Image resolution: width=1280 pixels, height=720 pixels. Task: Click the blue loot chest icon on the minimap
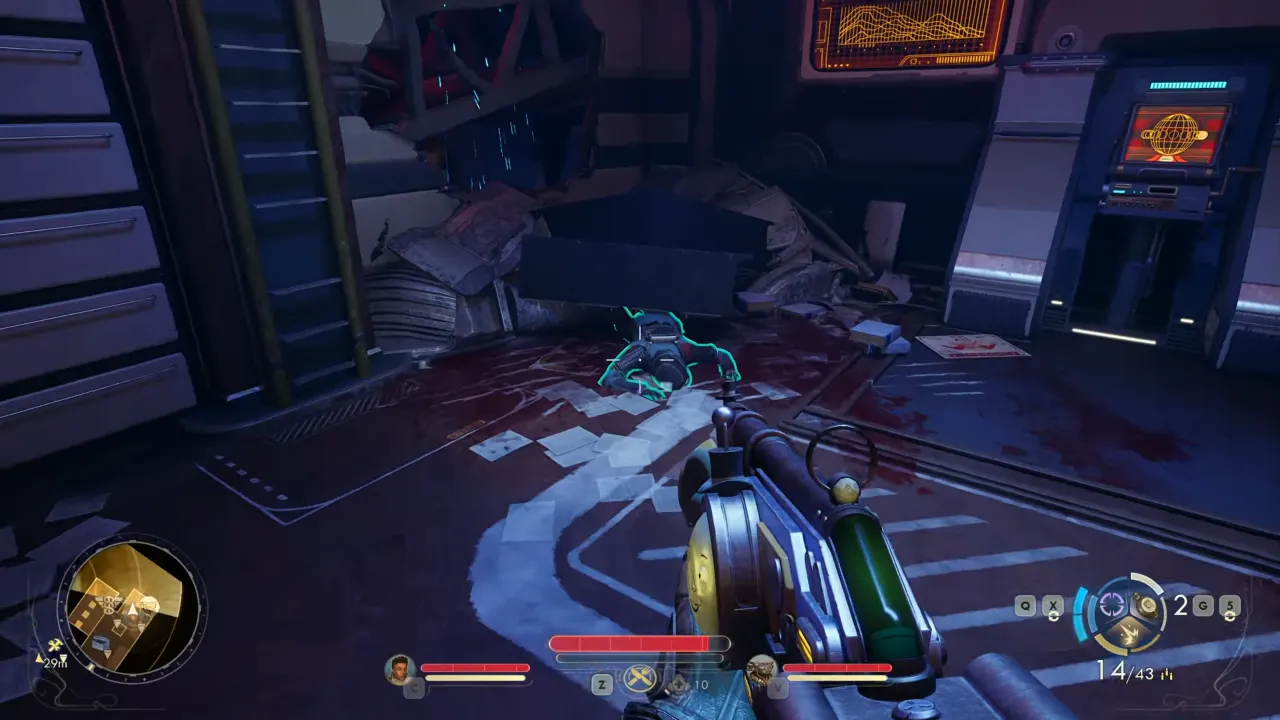tap(100, 643)
